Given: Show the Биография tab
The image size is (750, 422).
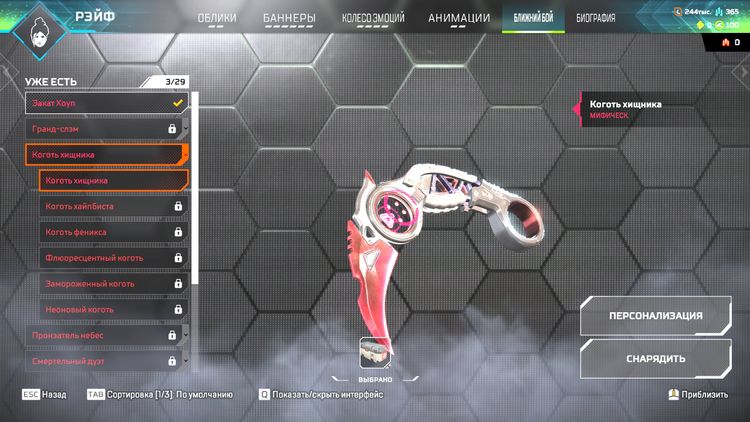Looking at the screenshot, I should coord(596,18).
